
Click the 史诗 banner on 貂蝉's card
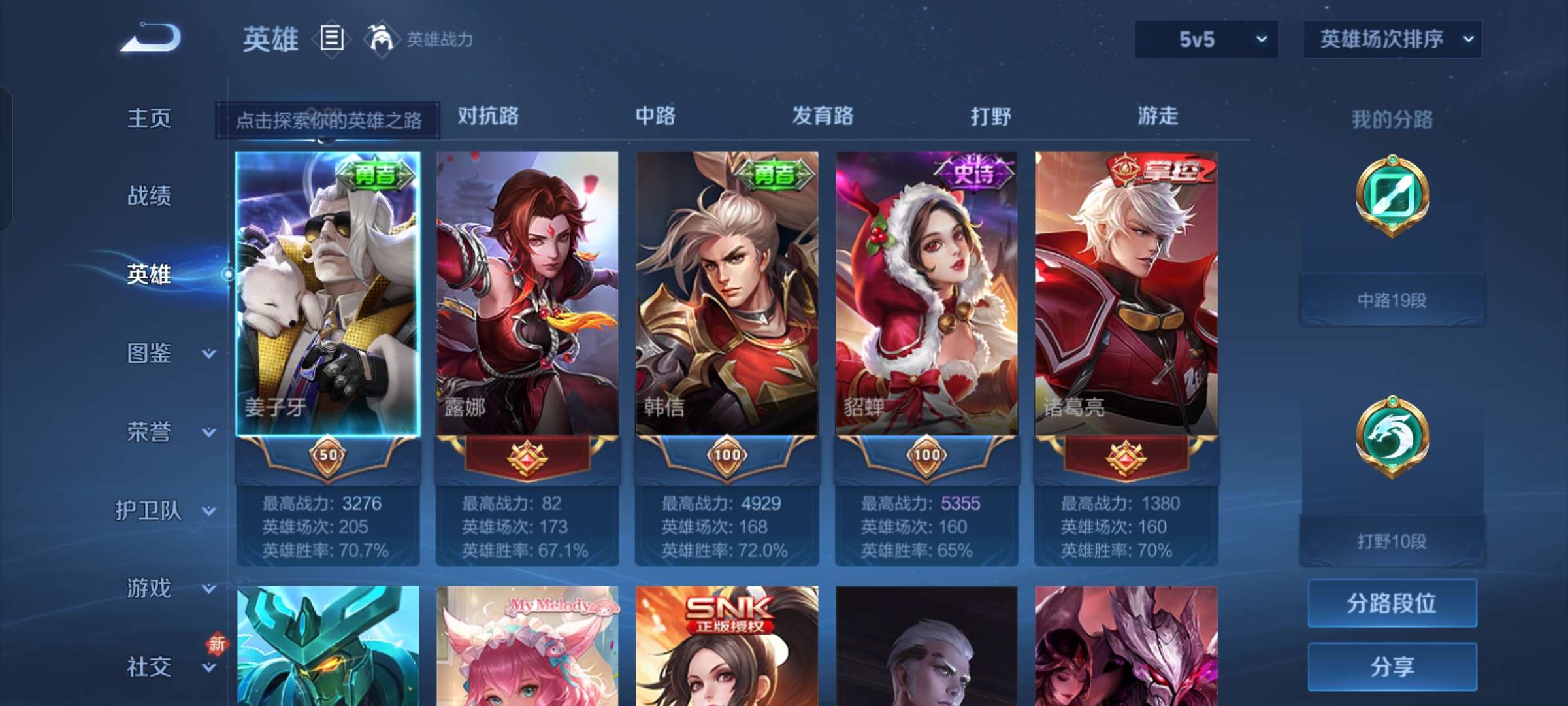[x=973, y=171]
